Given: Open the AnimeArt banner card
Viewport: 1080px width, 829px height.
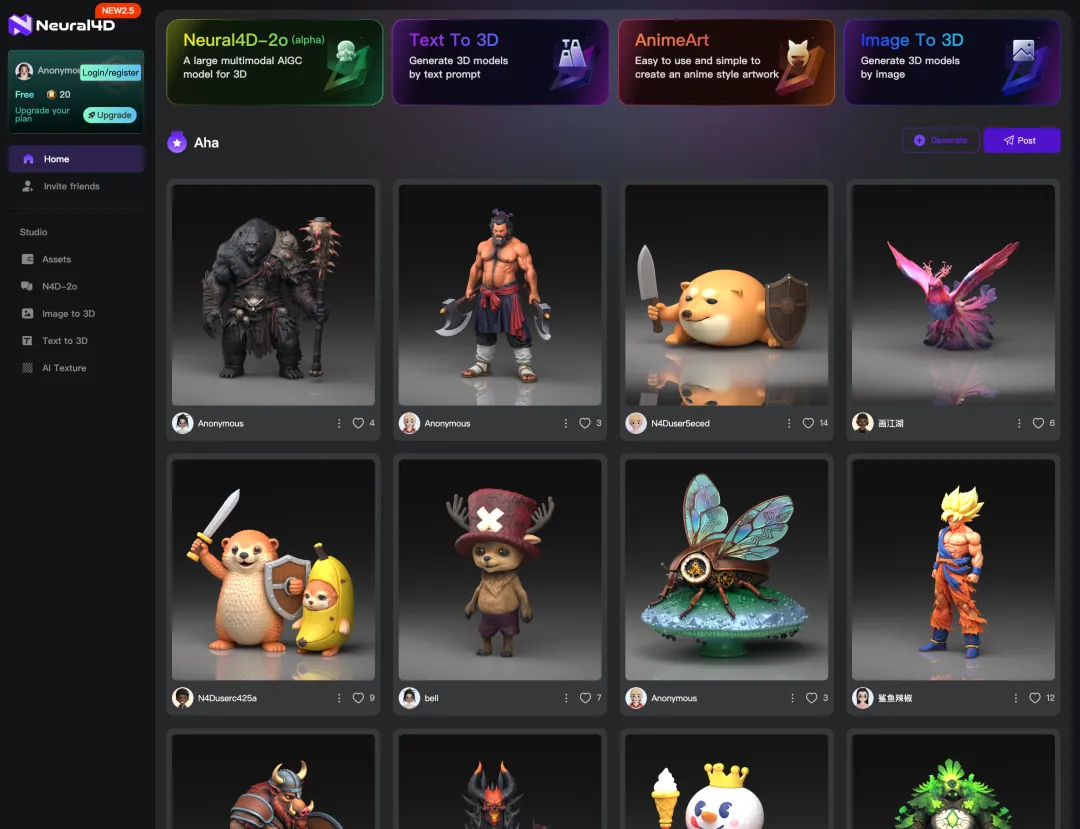Looking at the screenshot, I should 726,62.
